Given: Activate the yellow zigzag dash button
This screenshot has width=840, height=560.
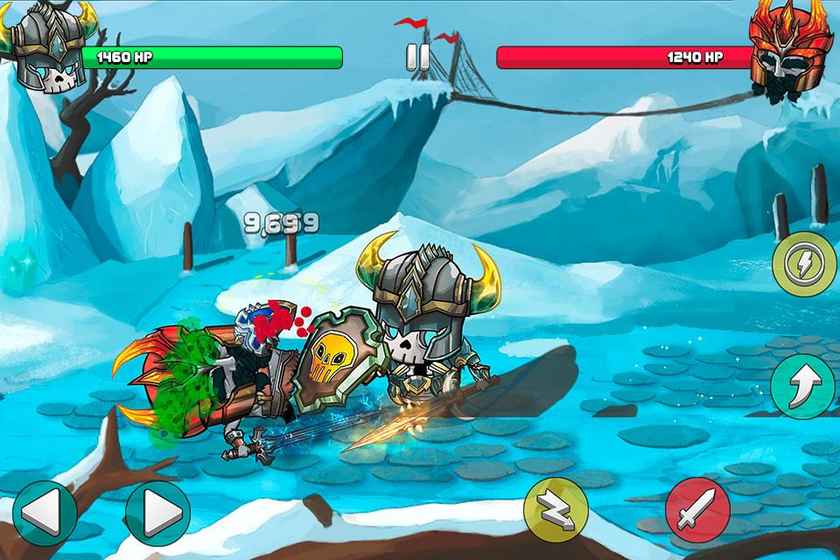Looking at the screenshot, I should (556, 510).
